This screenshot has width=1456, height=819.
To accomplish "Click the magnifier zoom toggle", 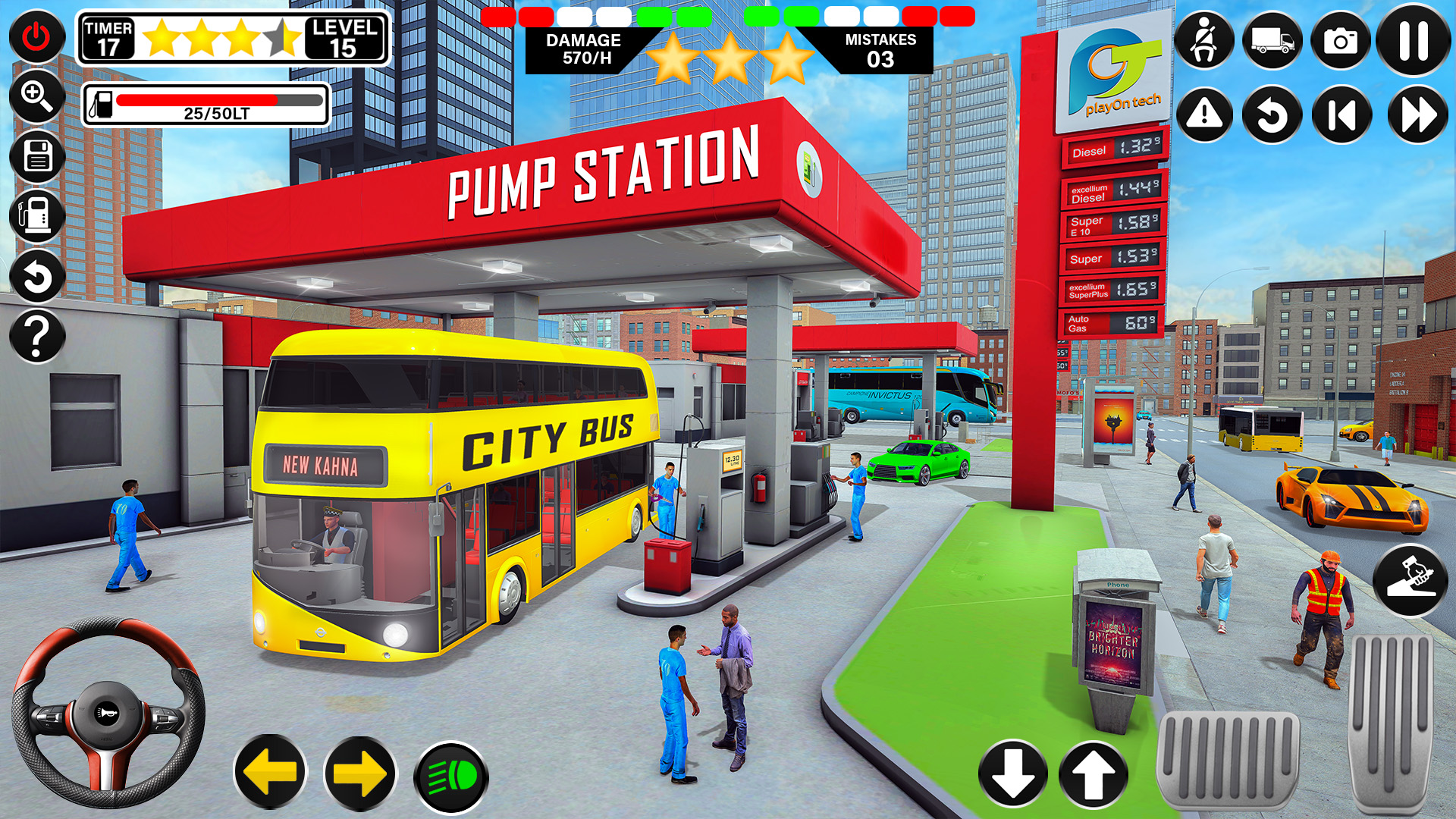I will (x=35, y=97).
